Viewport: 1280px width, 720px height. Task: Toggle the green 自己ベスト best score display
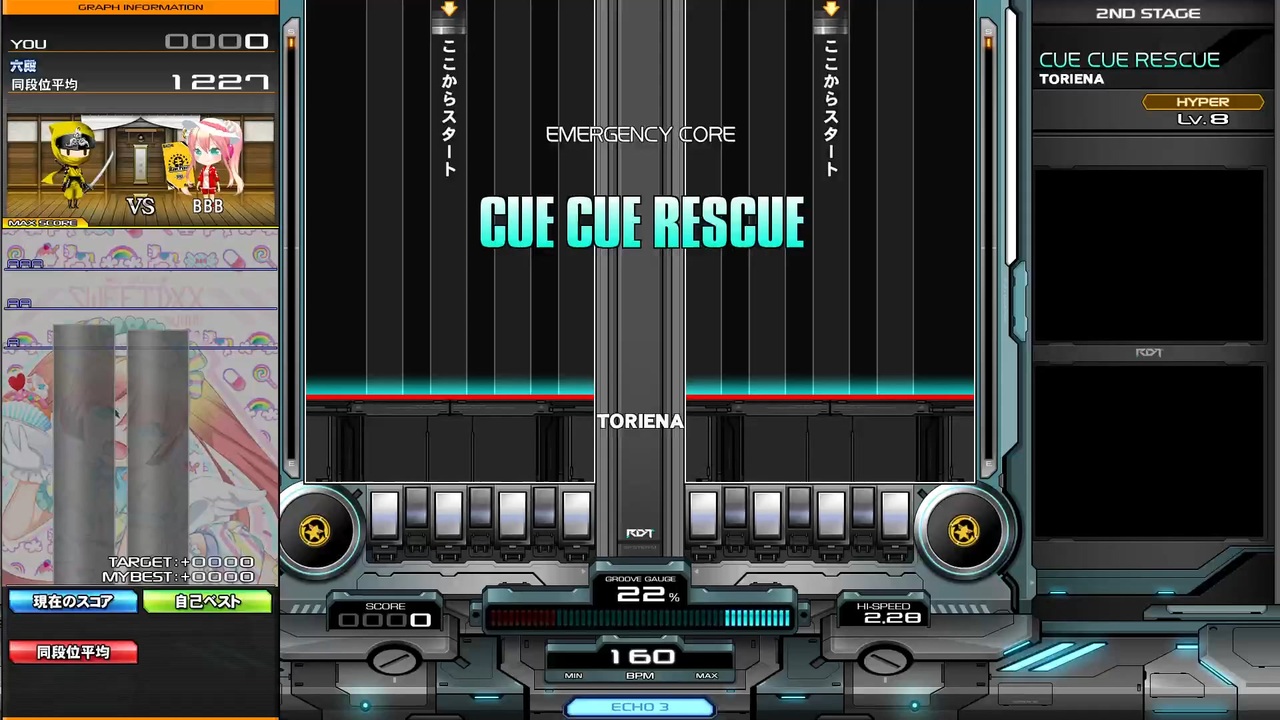tap(207, 601)
